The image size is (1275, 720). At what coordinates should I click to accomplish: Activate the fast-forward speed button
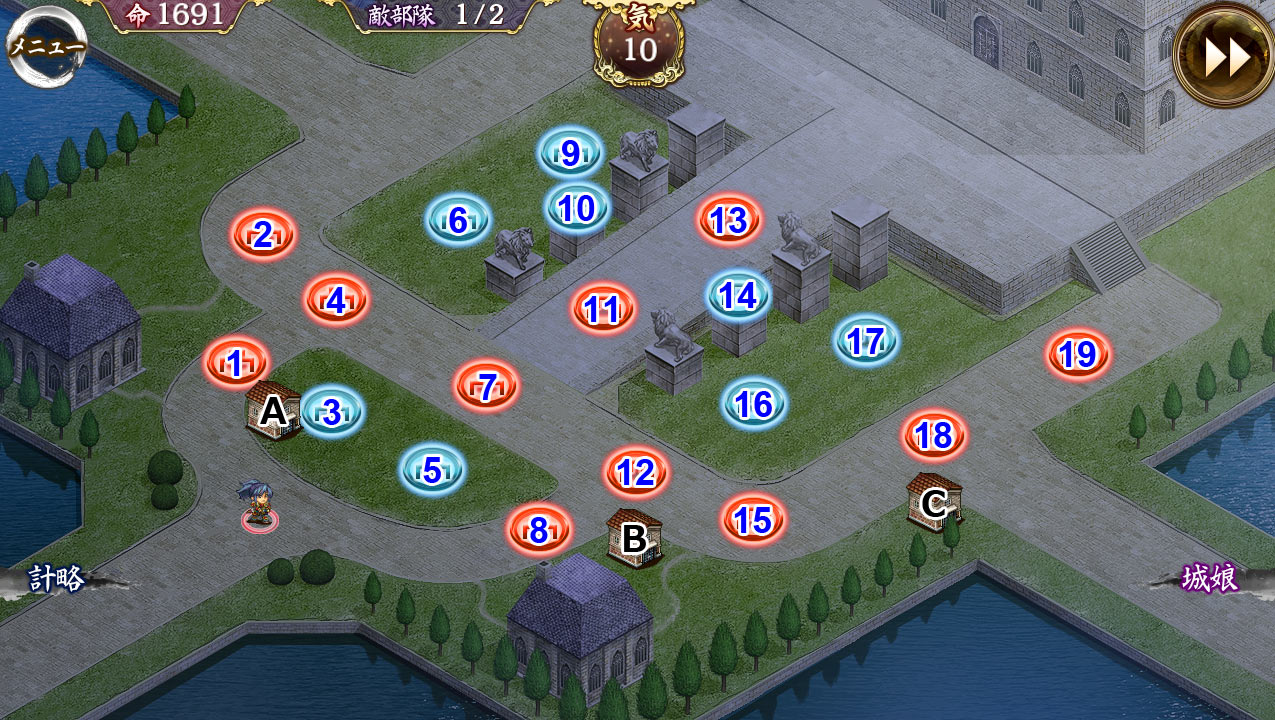[1225, 57]
